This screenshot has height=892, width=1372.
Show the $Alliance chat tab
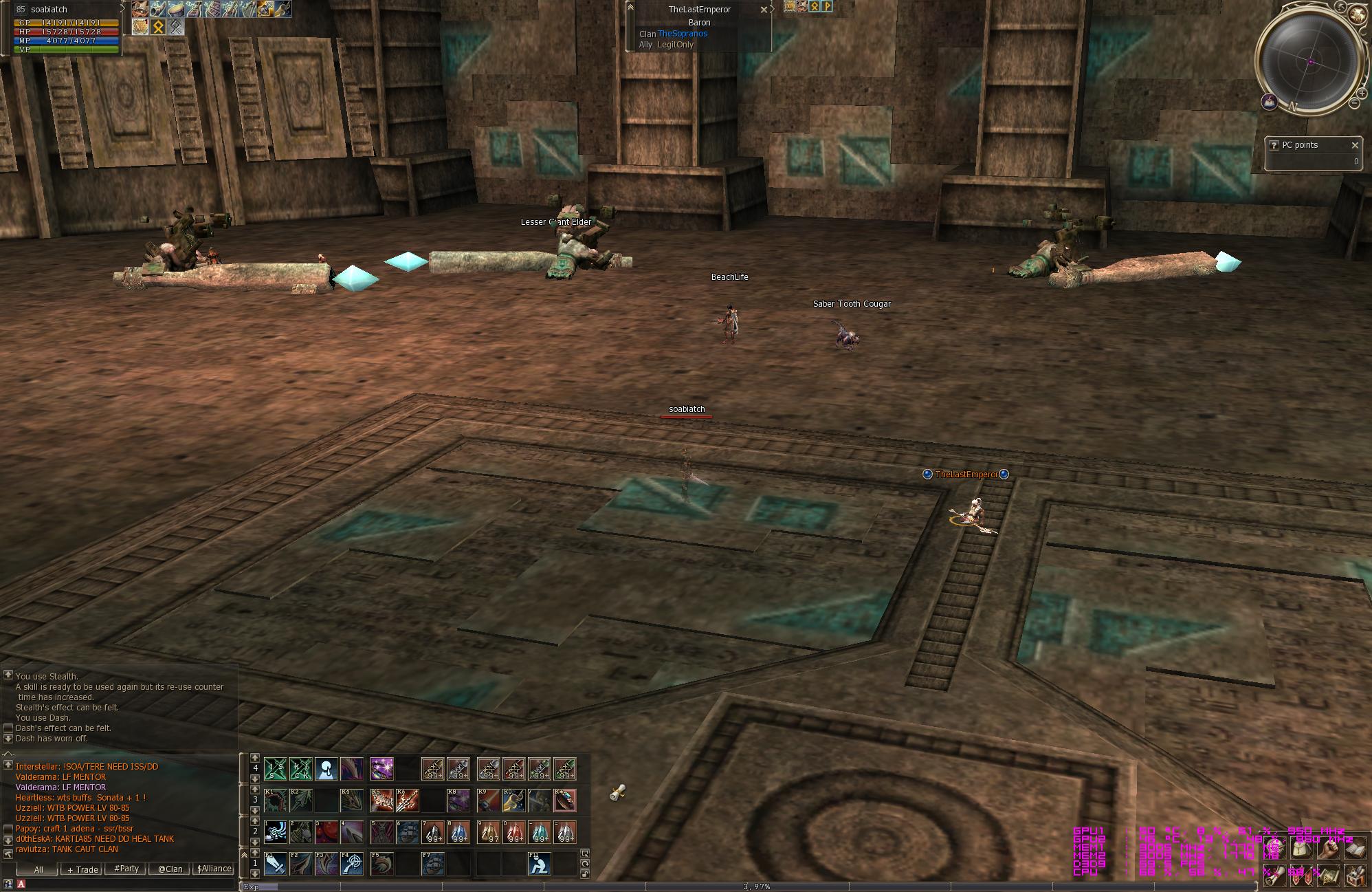click(x=214, y=869)
